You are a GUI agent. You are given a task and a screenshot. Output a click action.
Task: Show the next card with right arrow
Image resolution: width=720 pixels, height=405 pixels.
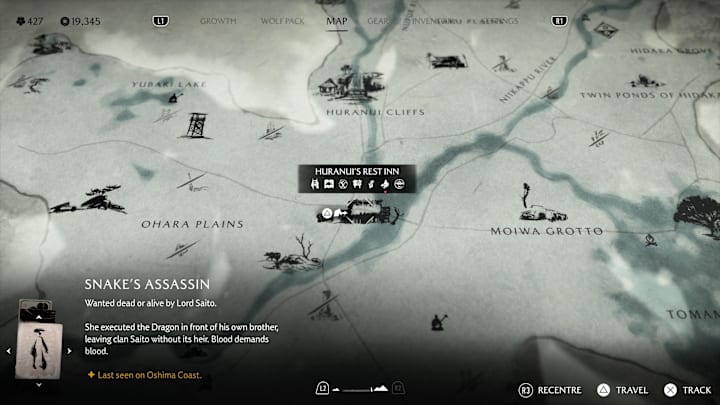tap(66, 350)
